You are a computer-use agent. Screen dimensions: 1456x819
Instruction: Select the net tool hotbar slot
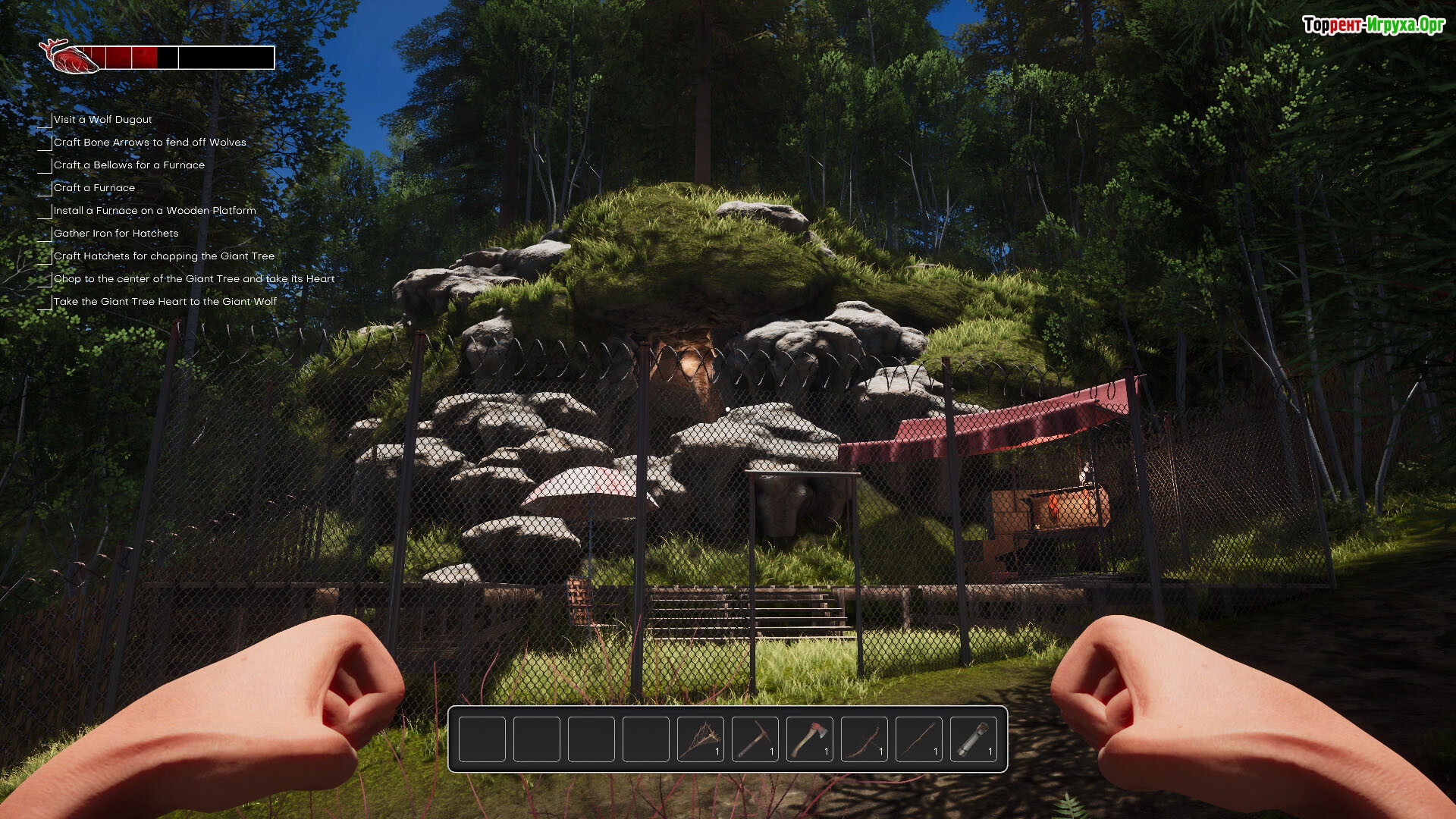(700, 739)
